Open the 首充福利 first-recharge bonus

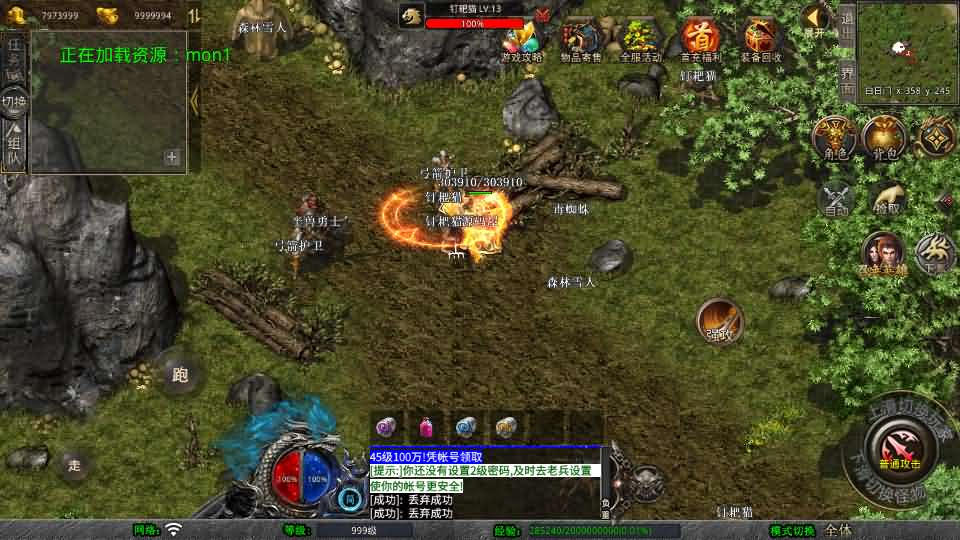[x=701, y=42]
